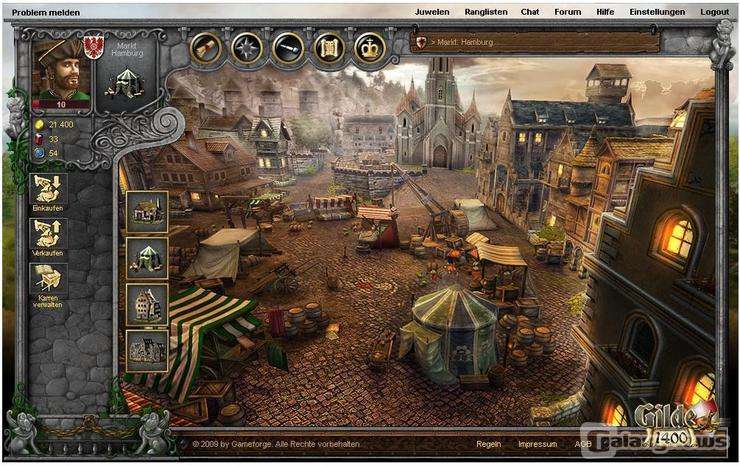Click the golden crown icon
This screenshot has width=740, height=466.
370,47
